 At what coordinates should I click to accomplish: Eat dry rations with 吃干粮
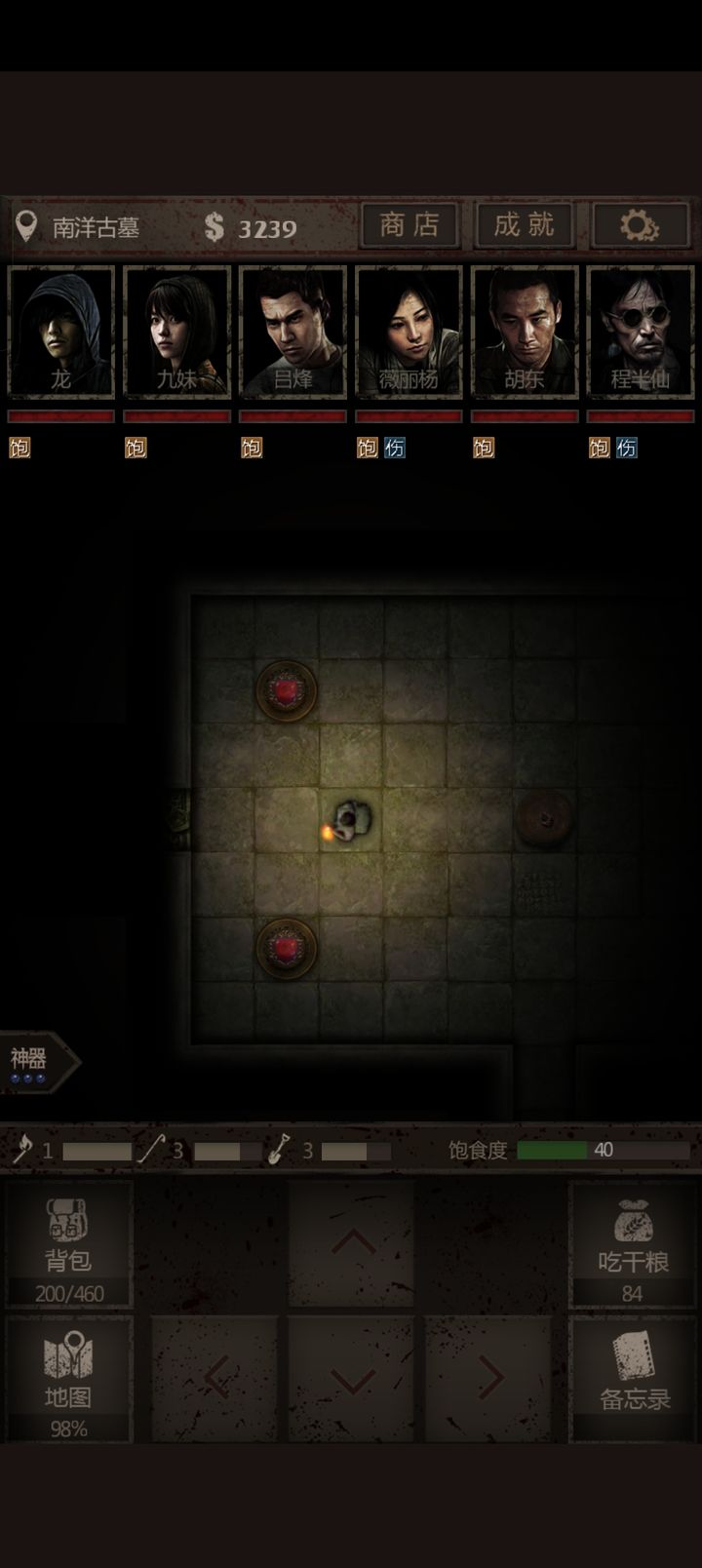633,1244
